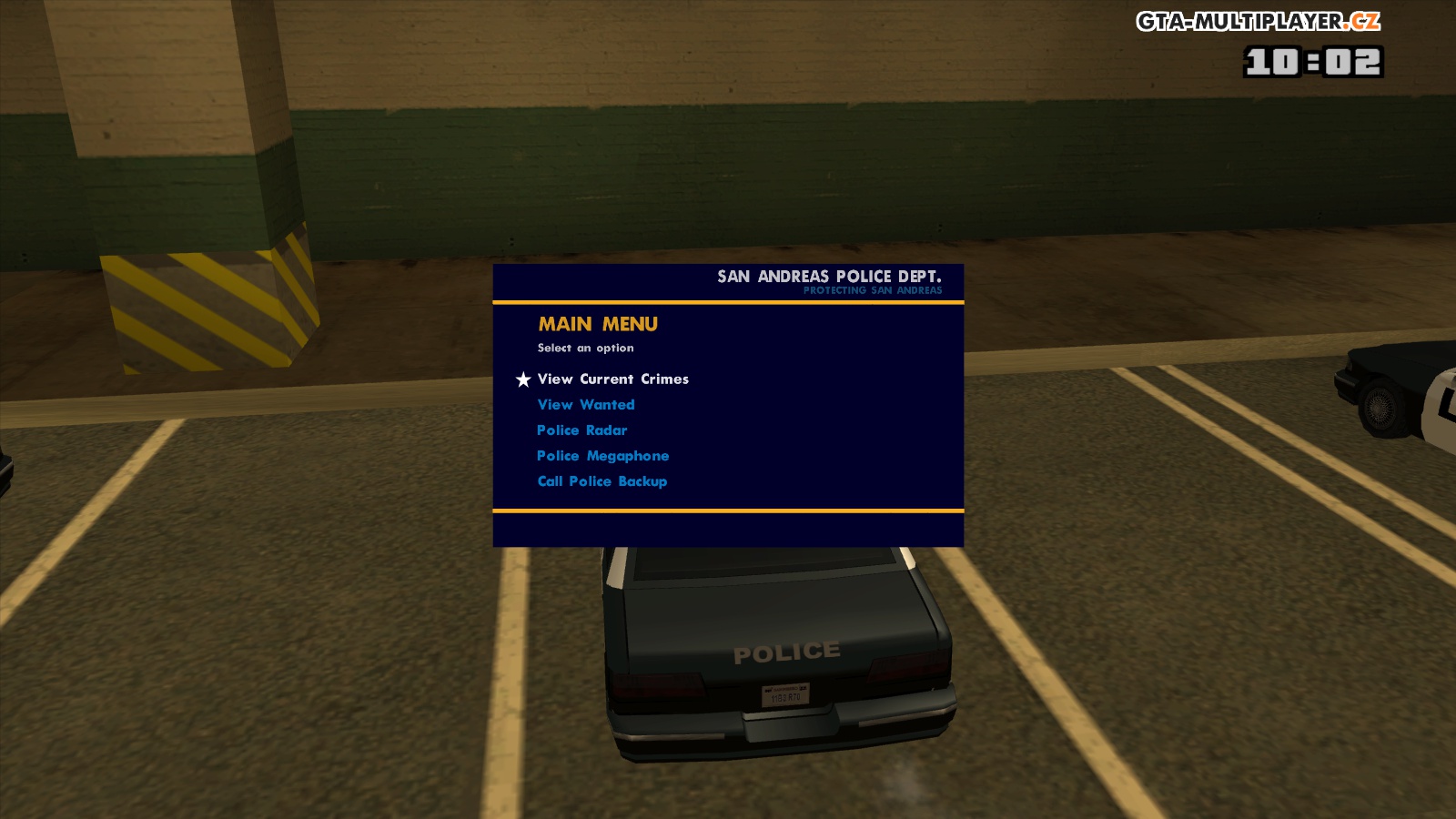Open the Police Radar option
Image resolution: width=1456 pixels, height=819 pixels.
point(581,430)
